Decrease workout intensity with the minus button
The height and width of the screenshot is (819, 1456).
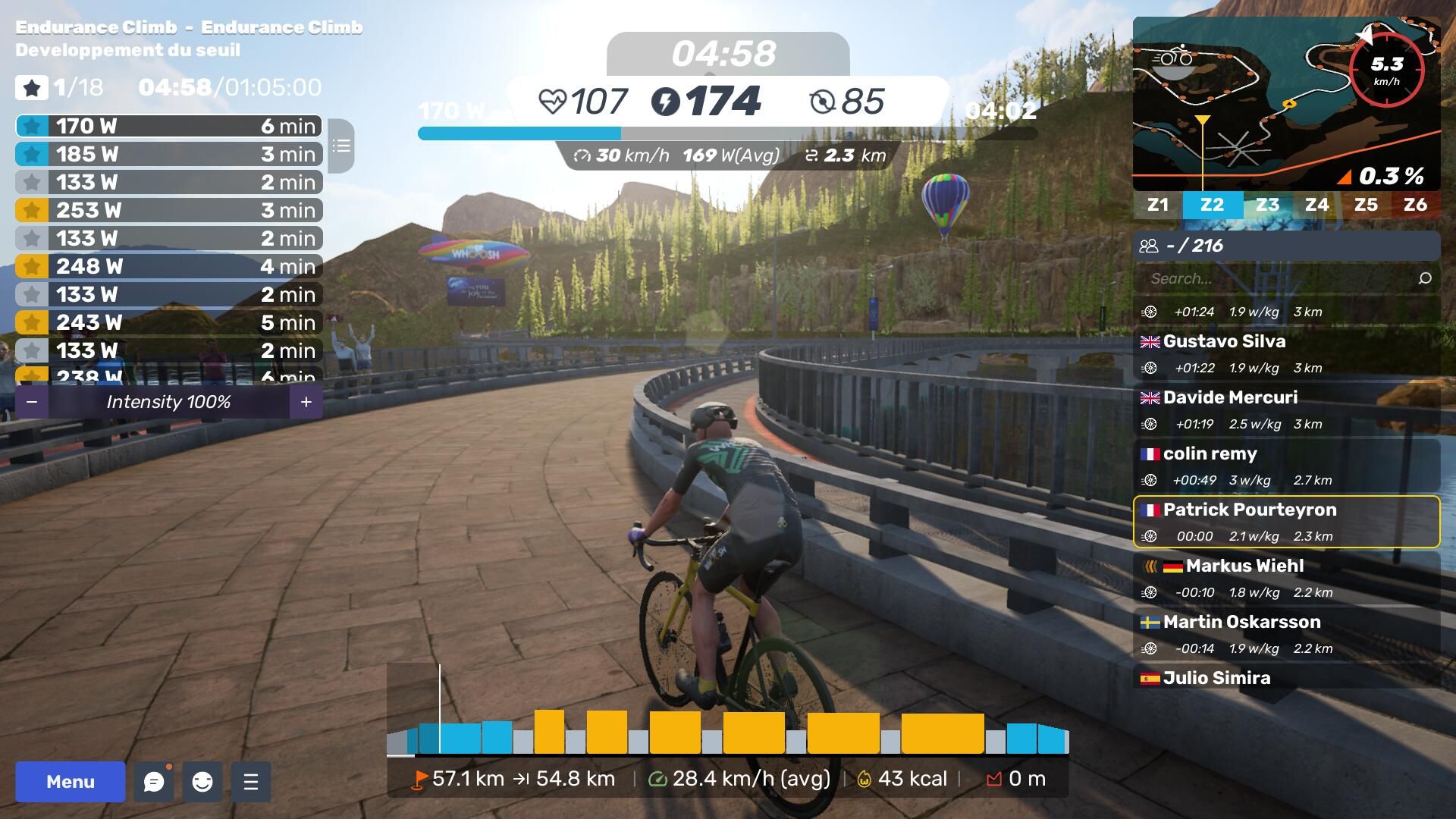click(x=32, y=402)
